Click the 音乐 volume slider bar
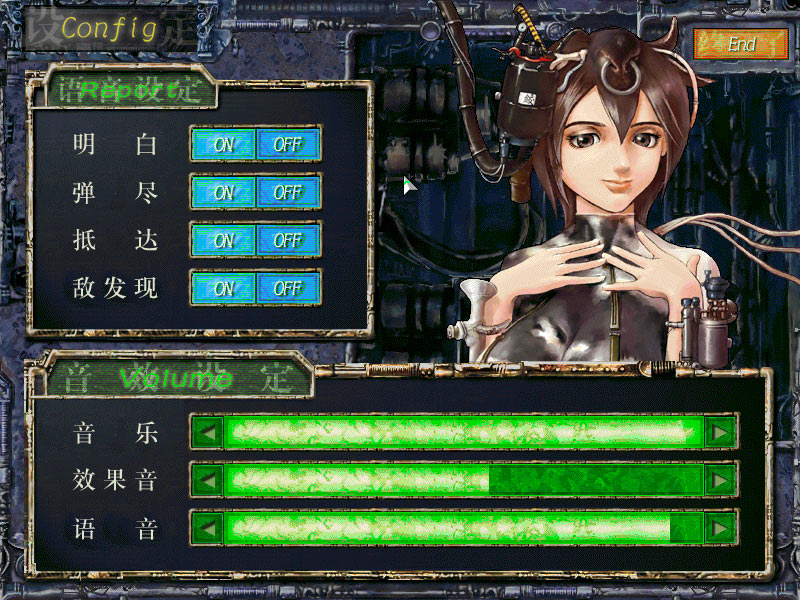Image resolution: width=800 pixels, height=600 pixels. tap(463, 432)
